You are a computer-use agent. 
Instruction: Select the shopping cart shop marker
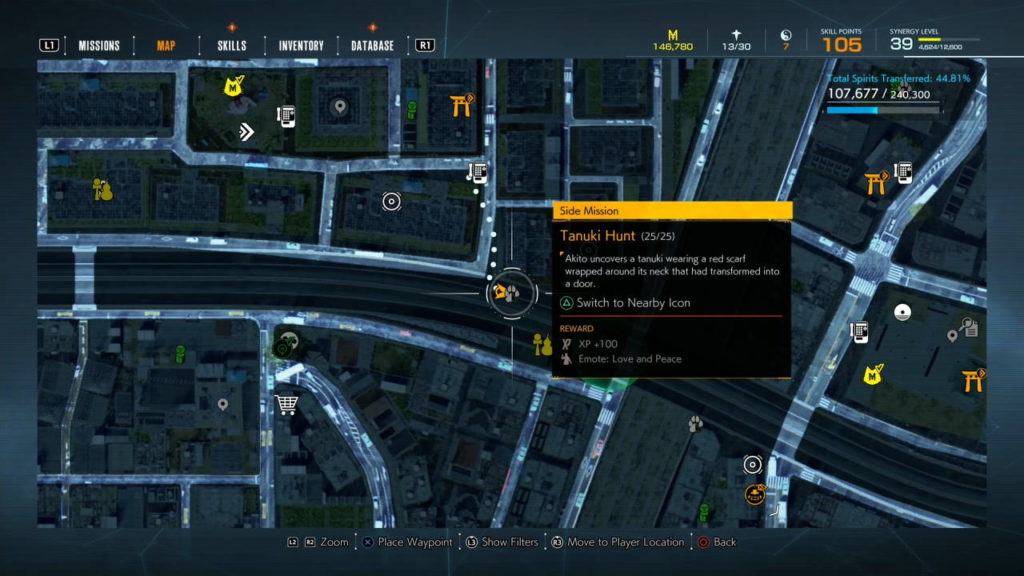coord(286,404)
